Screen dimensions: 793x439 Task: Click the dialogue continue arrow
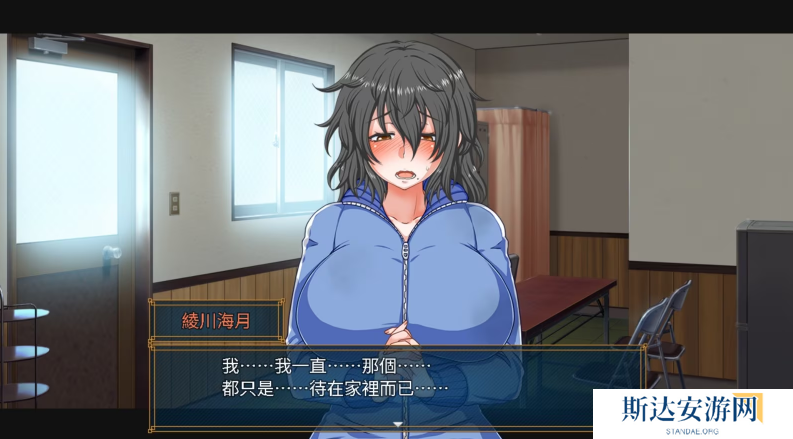coord(397,424)
